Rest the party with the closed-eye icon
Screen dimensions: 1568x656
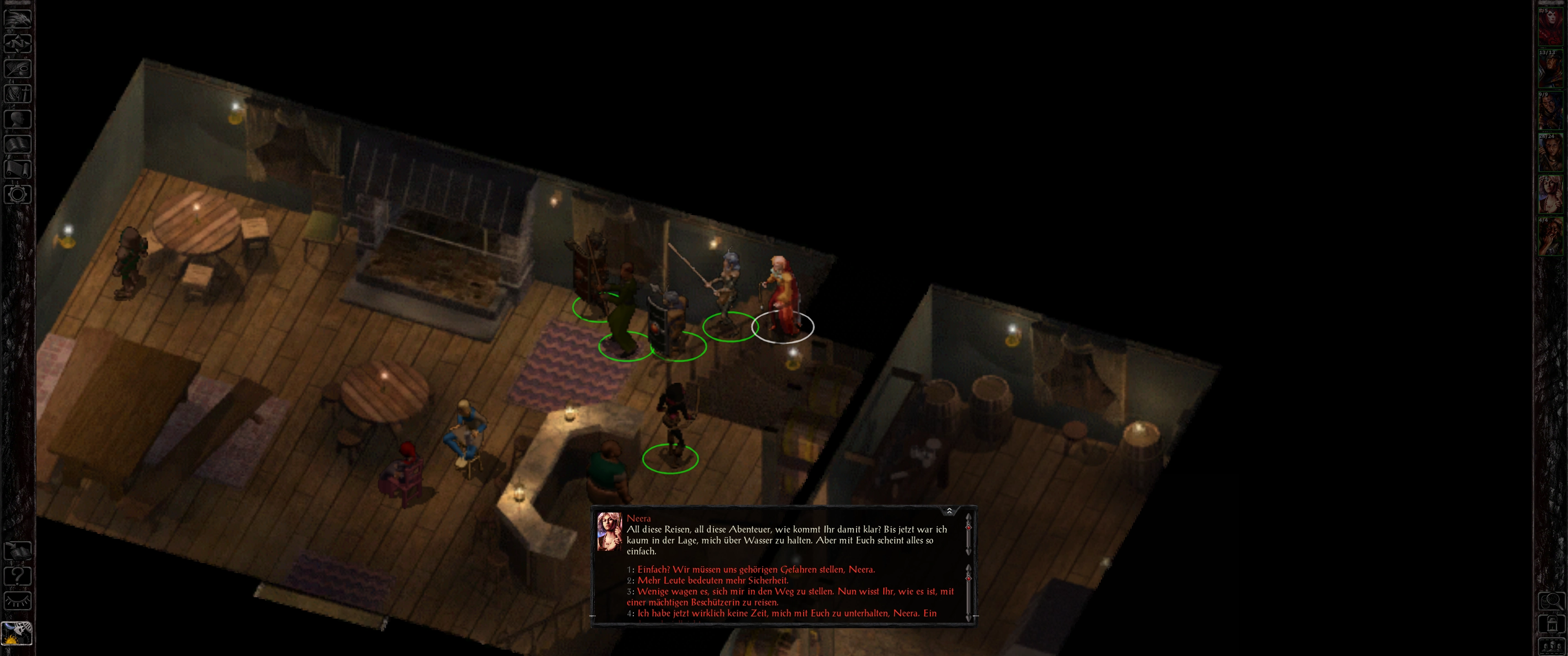18,601
